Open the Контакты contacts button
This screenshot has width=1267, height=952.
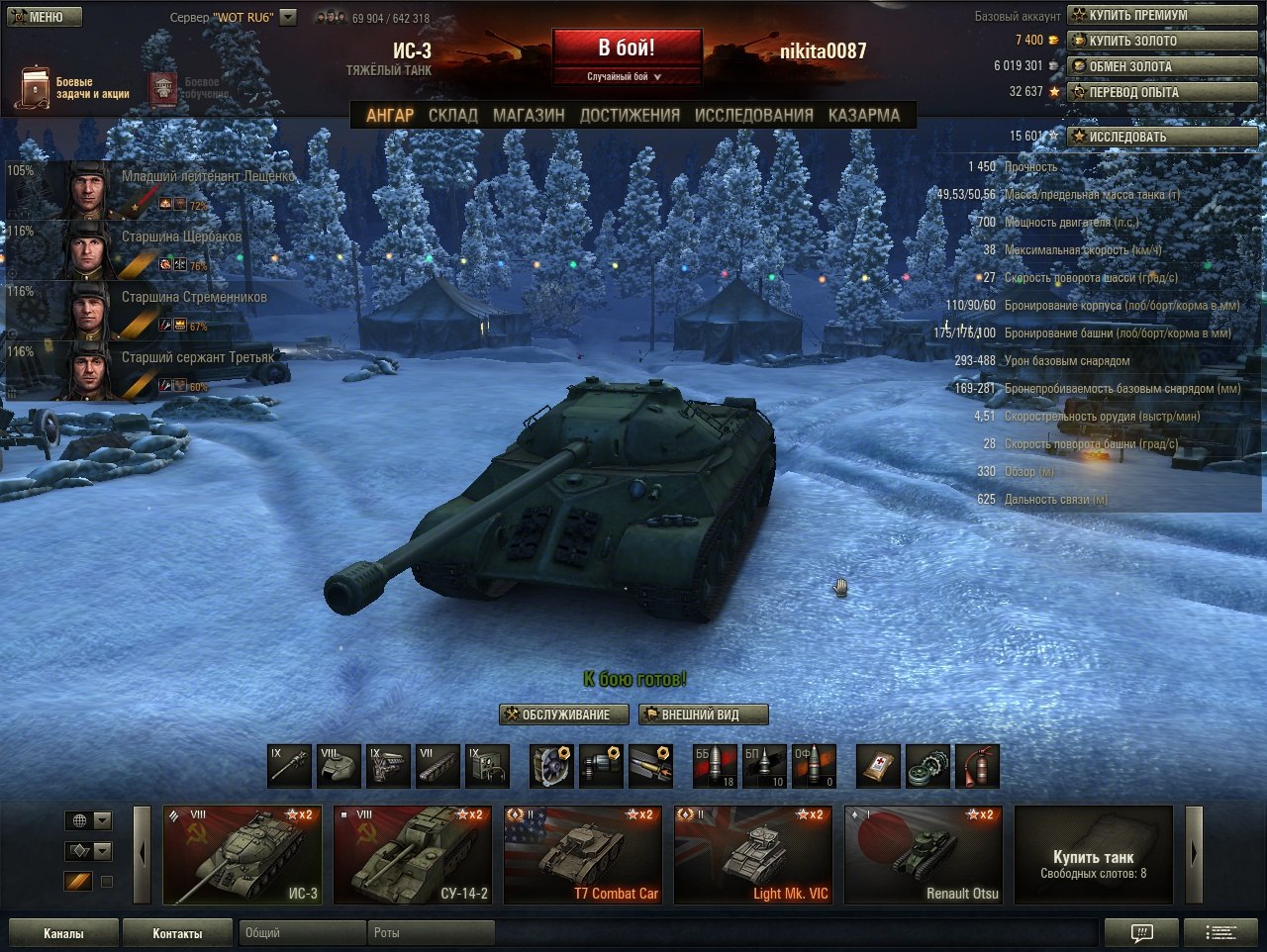click(177, 933)
